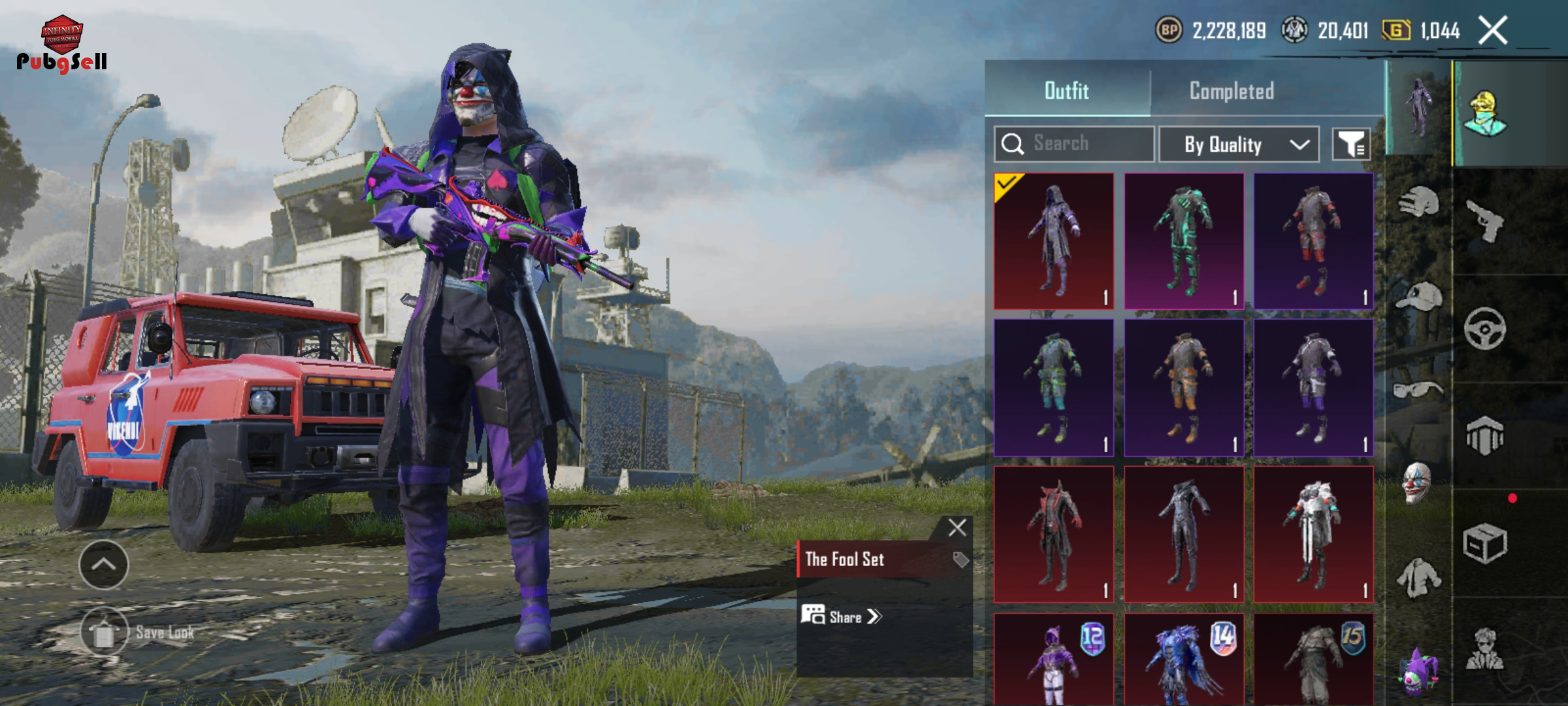Close the inventory with the top-right X
Viewport: 1568px width, 706px height.
(1493, 31)
